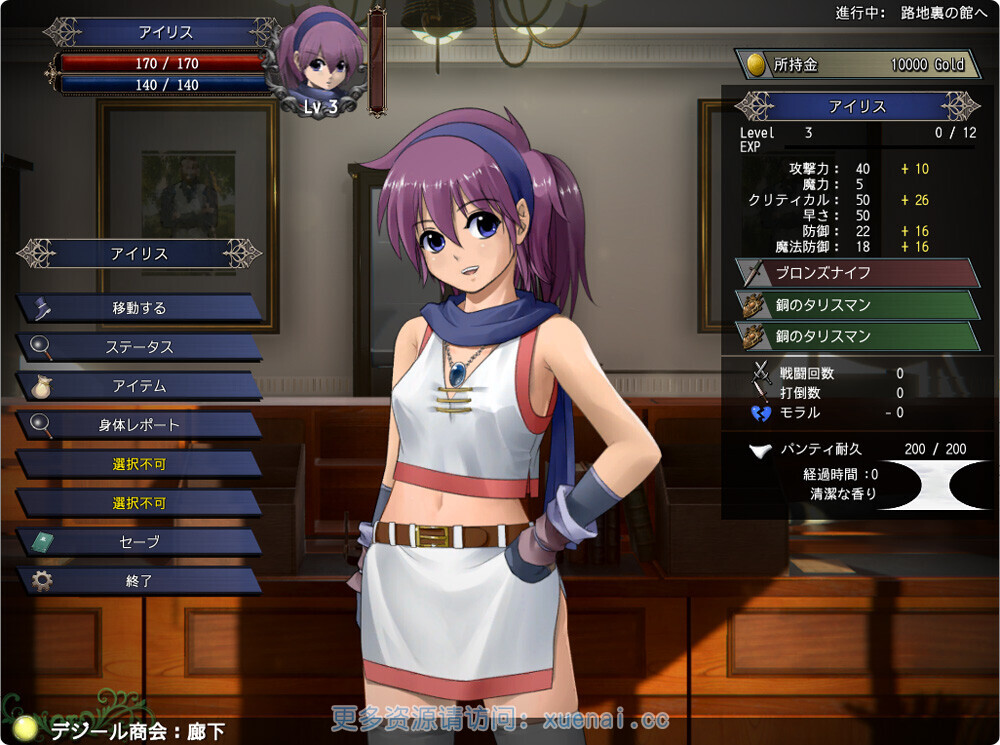Choose the 移動する menu entry
Screen dimensions: 1000x745
pyautogui.click(x=139, y=308)
